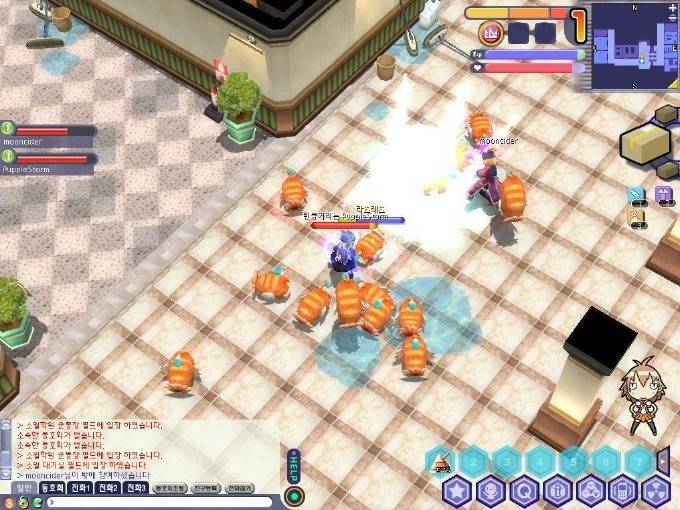Viewport: 680px width, 510px height.
Task: Collapse the hotbar with the arrow button
Action: coord(663,461)
